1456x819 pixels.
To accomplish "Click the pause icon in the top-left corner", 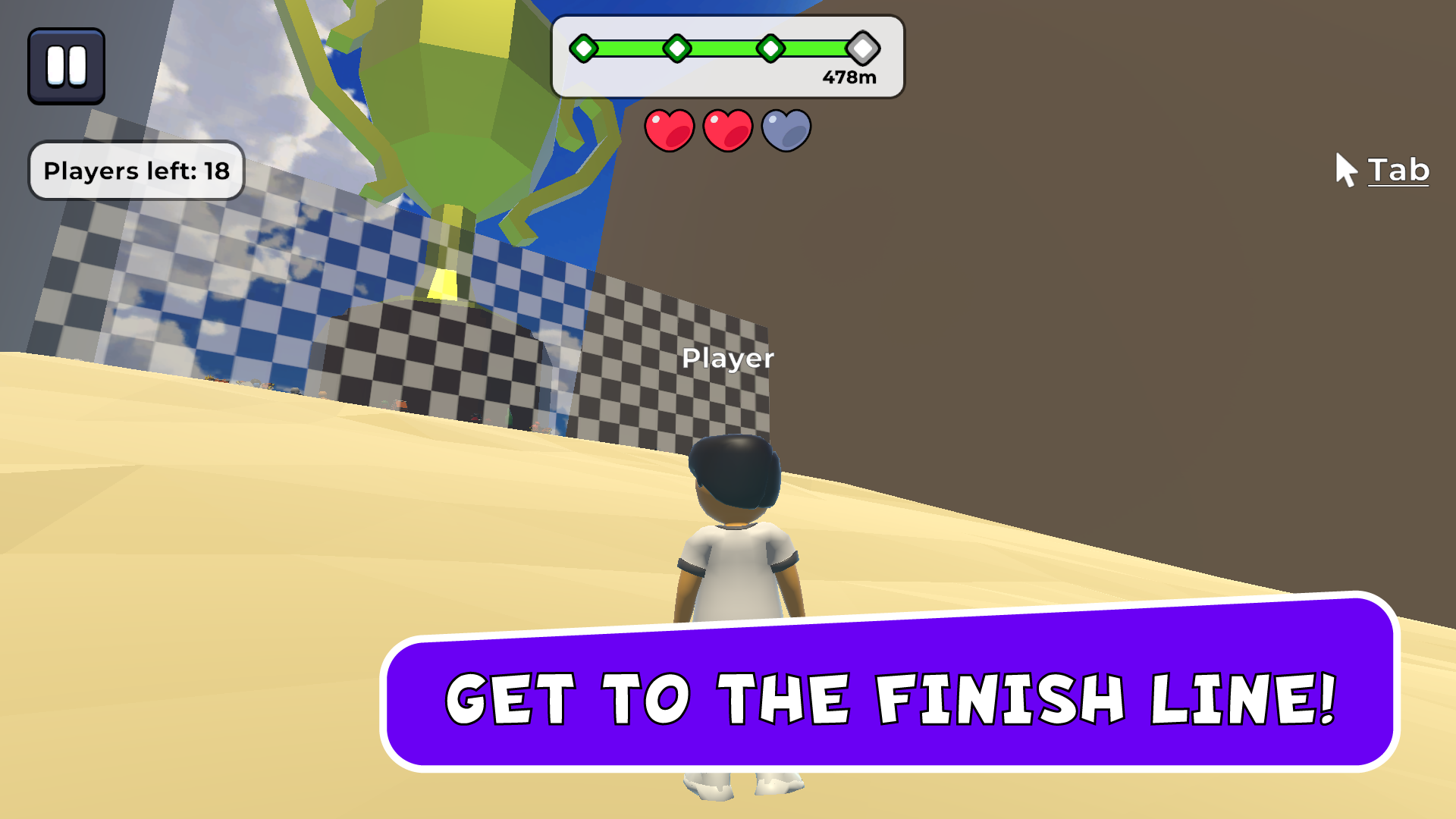I will [x=66, y=64].
